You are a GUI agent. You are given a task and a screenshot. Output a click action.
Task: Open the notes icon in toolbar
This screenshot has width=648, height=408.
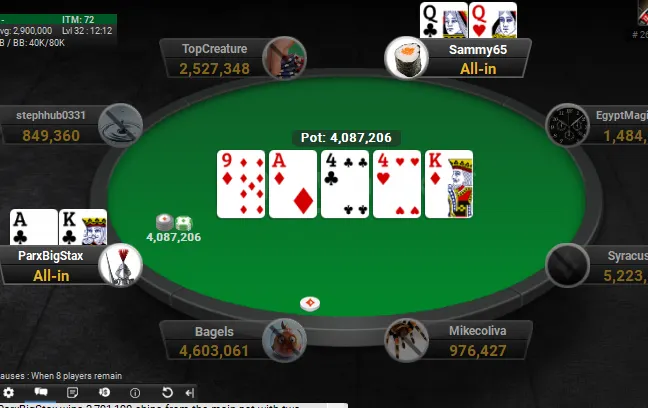(72, 392)
